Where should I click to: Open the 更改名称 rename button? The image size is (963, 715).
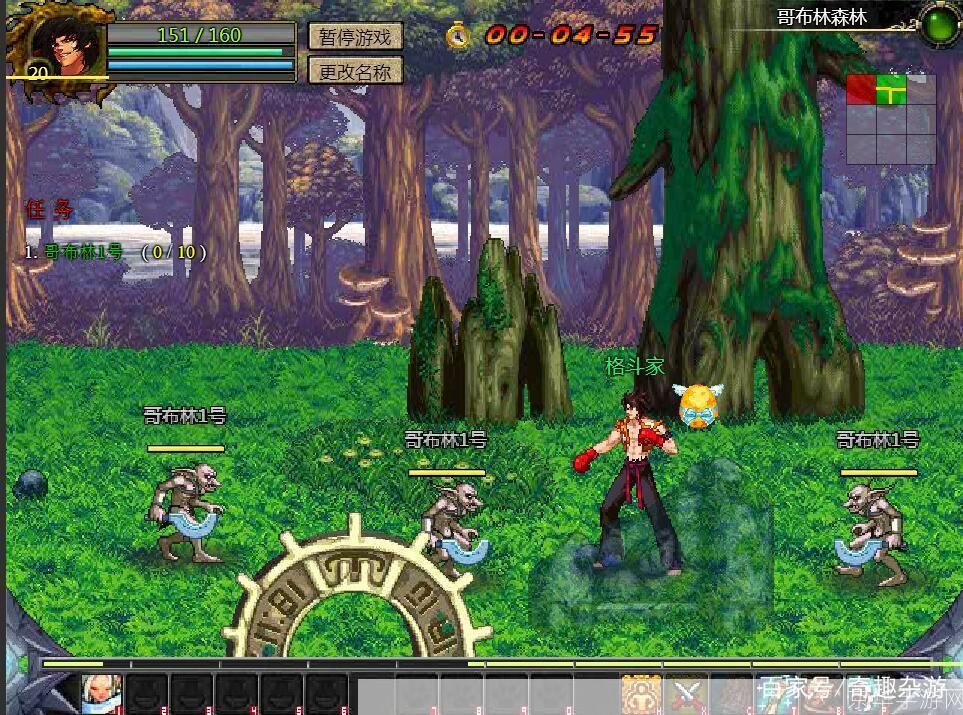pyautogui.click(x=355, y=71)
